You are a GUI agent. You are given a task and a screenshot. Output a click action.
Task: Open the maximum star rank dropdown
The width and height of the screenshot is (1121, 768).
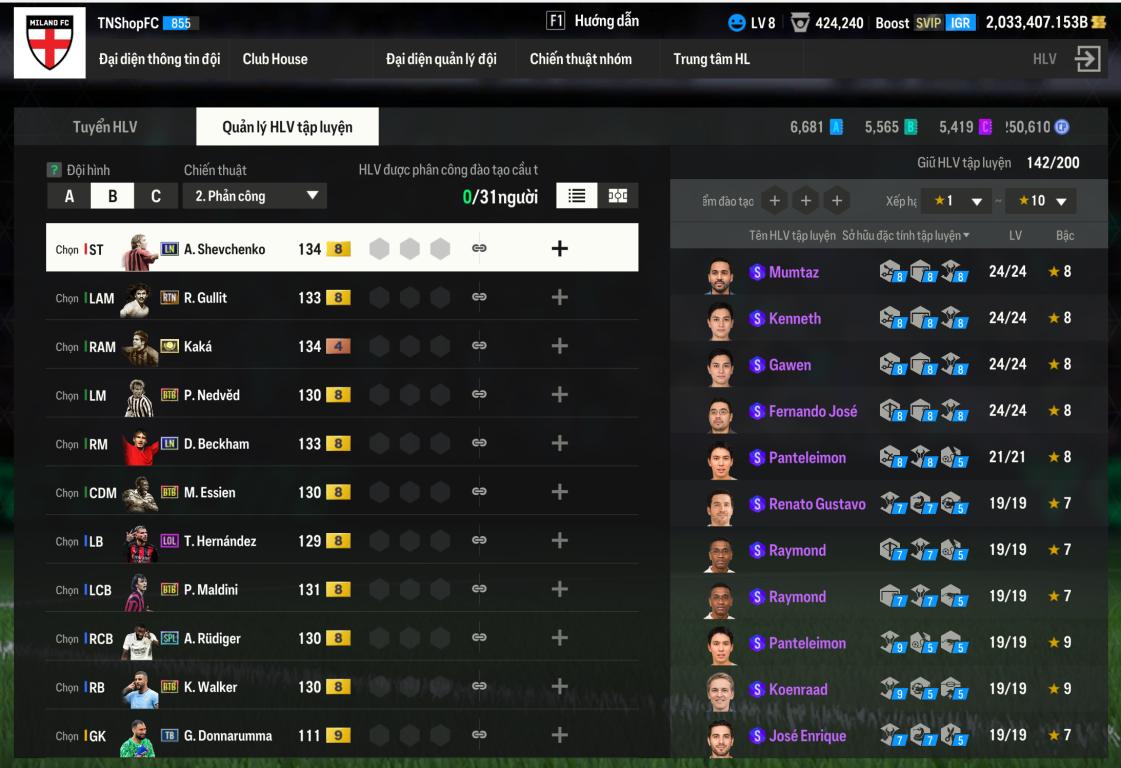point(1040,201)
